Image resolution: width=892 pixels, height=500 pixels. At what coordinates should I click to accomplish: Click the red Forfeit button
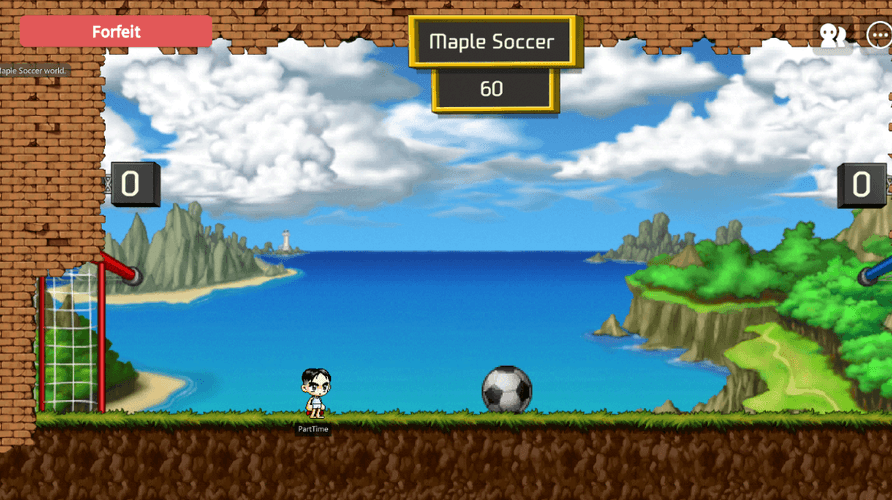[116, 32]
